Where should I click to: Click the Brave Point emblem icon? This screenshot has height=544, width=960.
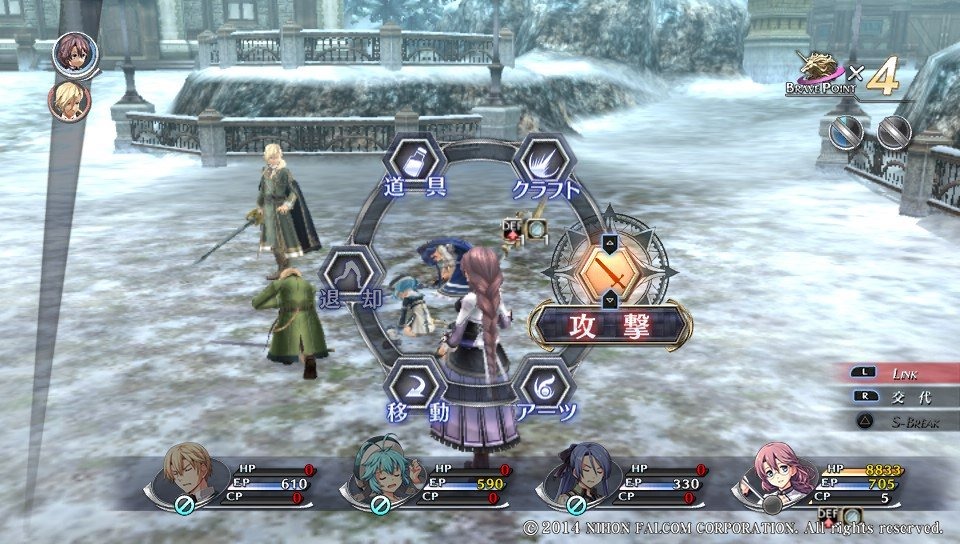coord(818,69)
